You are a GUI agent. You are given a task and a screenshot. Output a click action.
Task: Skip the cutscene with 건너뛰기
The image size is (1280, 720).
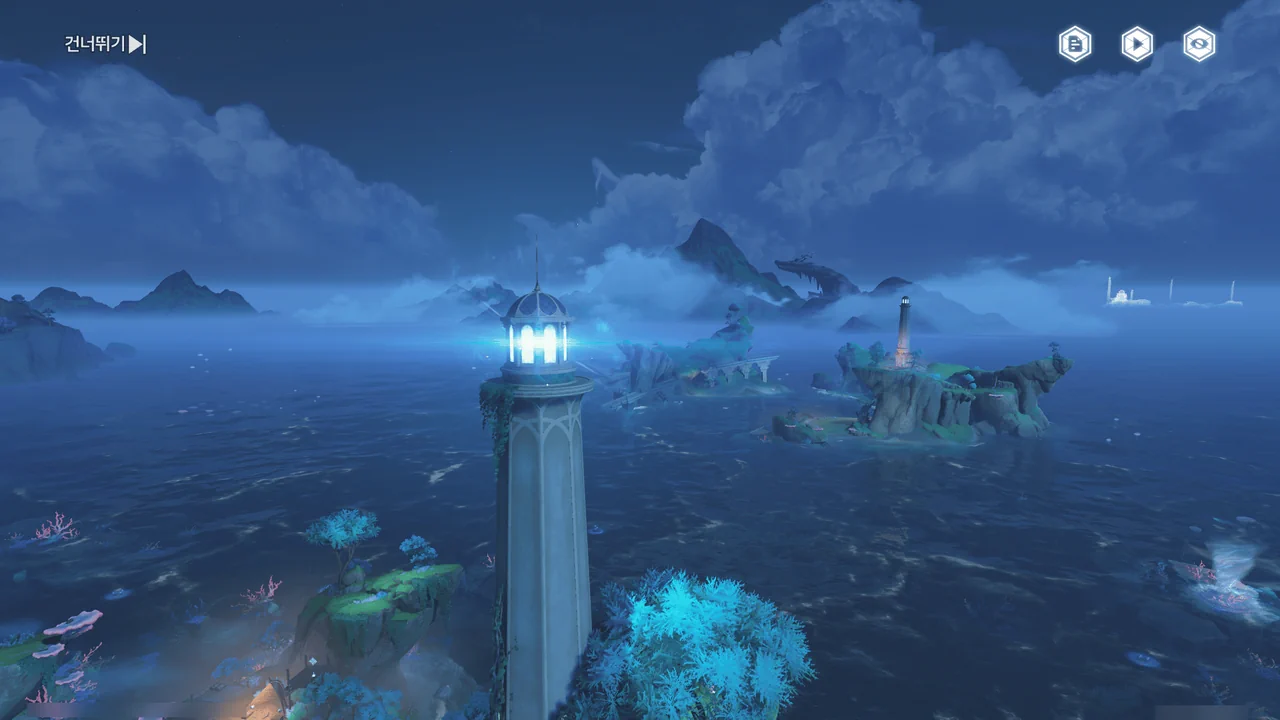(106, 44)
